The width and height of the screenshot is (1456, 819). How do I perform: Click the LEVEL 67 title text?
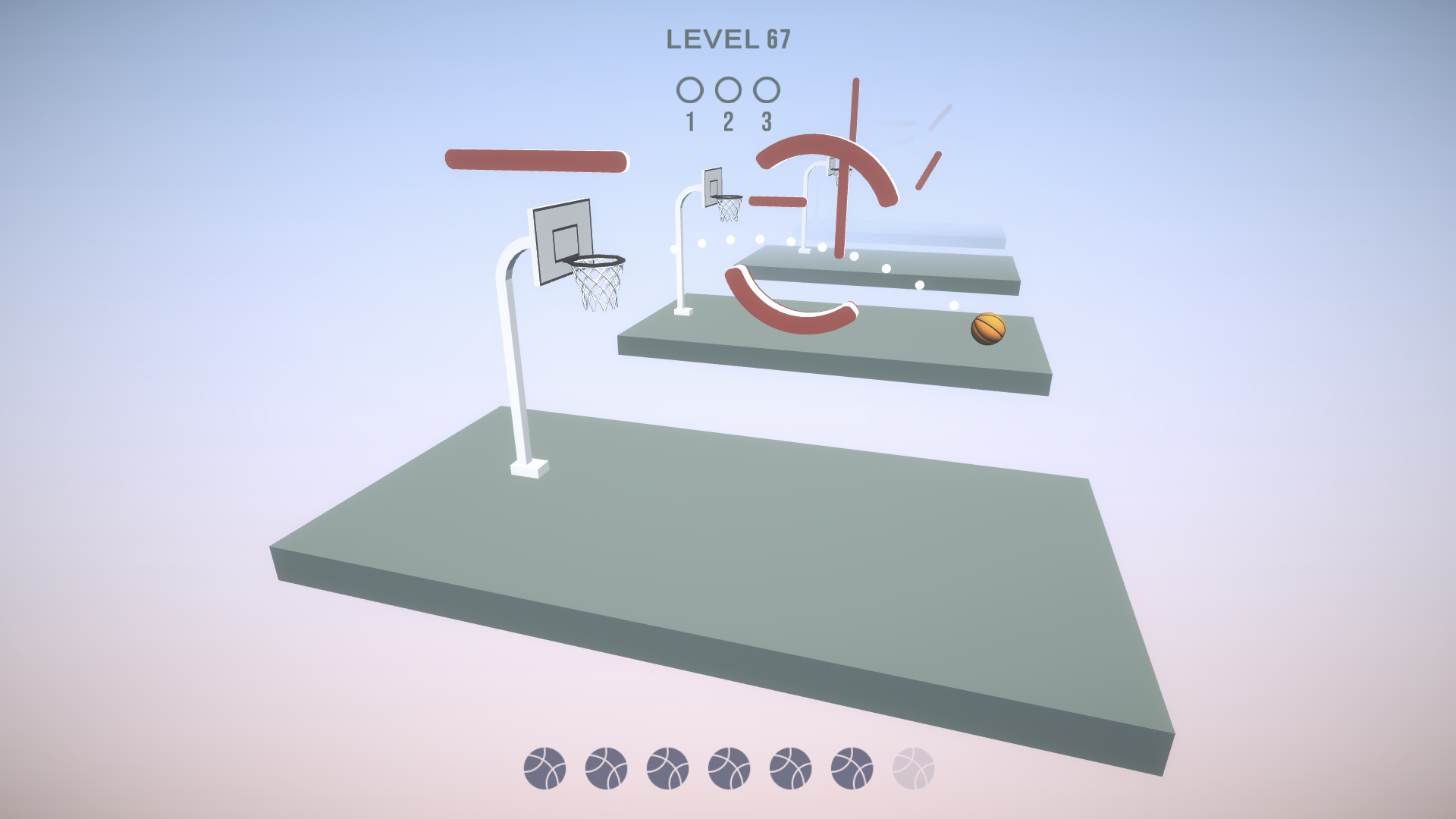[x=730, y=38]
